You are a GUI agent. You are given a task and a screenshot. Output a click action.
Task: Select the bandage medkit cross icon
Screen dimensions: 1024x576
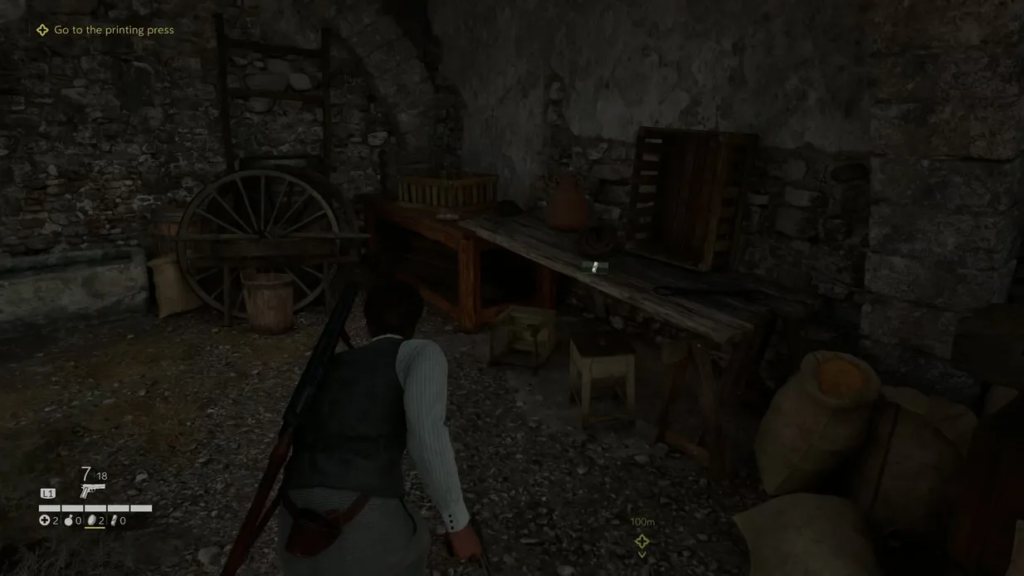(44, 520)
